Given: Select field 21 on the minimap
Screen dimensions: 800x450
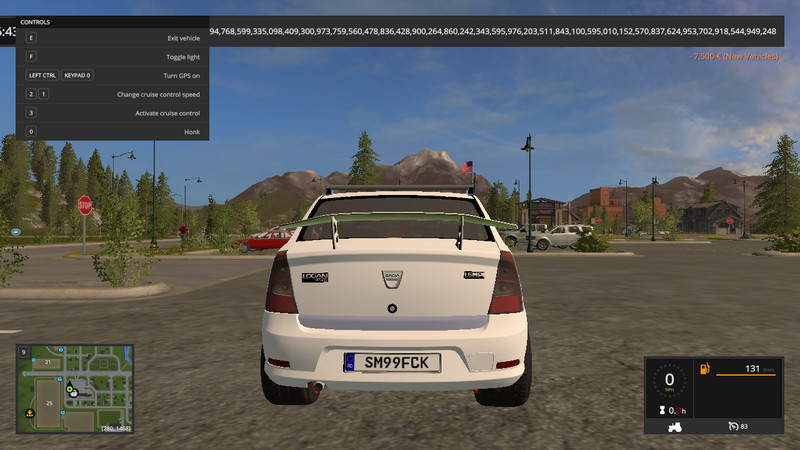Looking at the screenshot, I should pos(46,362).
